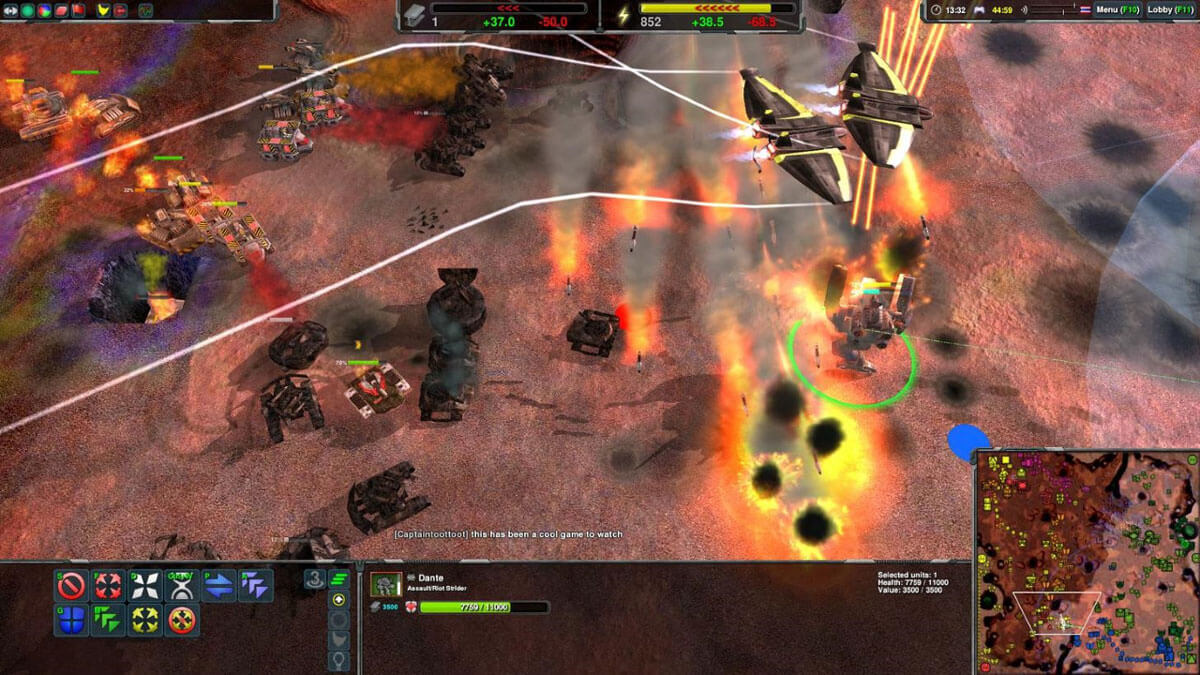Issue the red Stop command
Viewport: 1200px width, 675px height.
[71, 585]
